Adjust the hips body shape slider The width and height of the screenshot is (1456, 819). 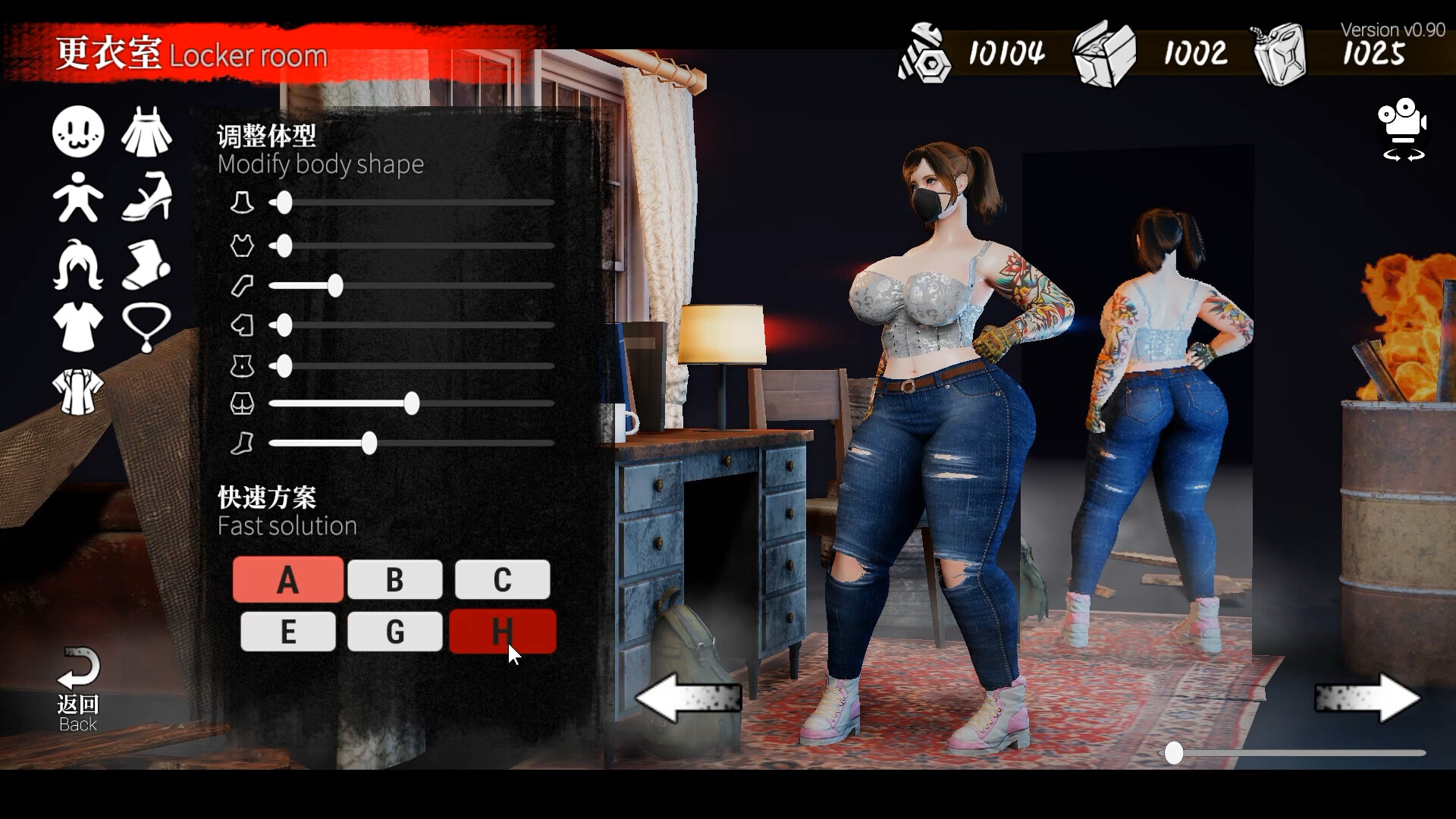tap(412, 404)
